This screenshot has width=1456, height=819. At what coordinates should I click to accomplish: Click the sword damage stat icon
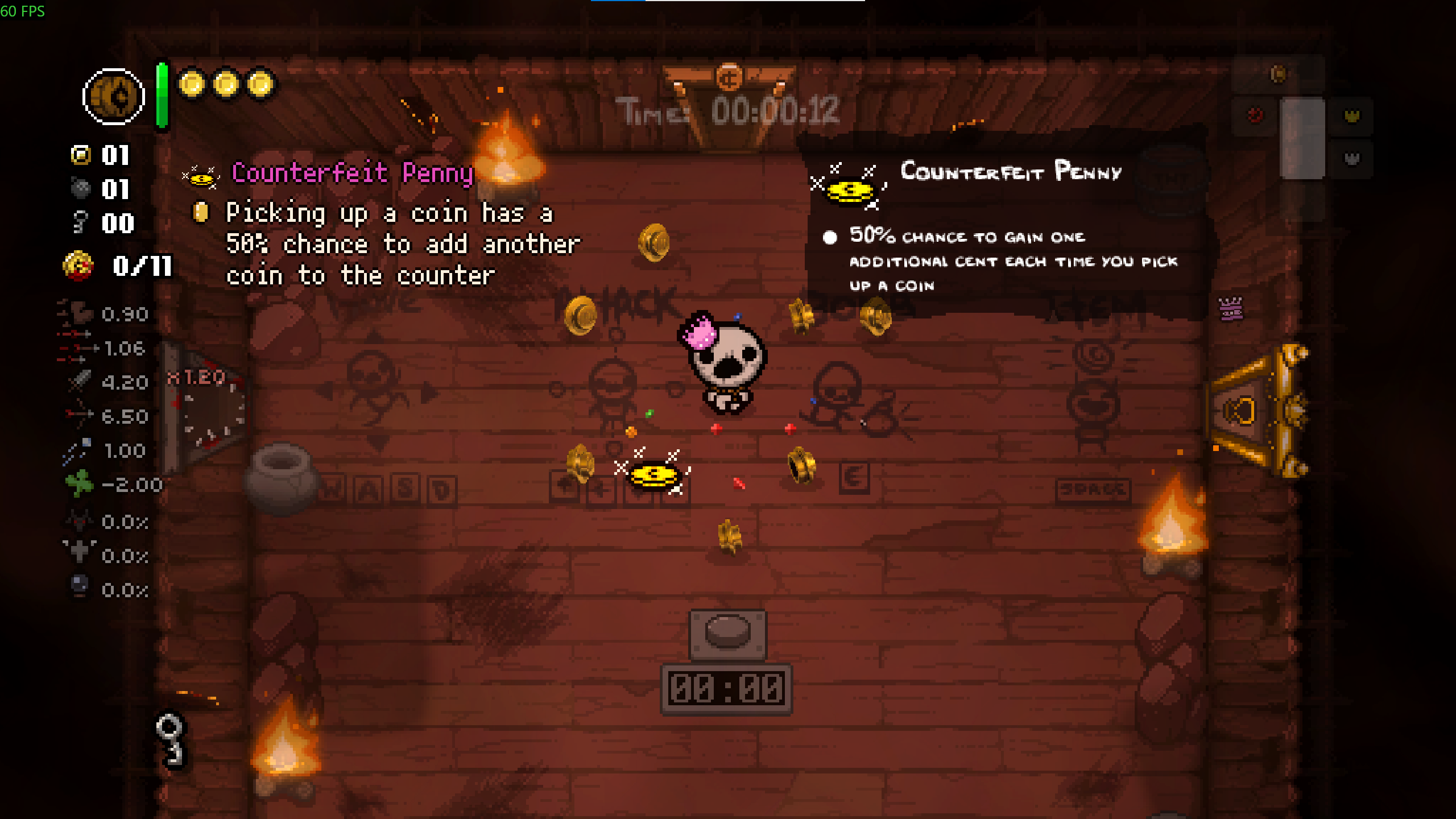[79, 382]
